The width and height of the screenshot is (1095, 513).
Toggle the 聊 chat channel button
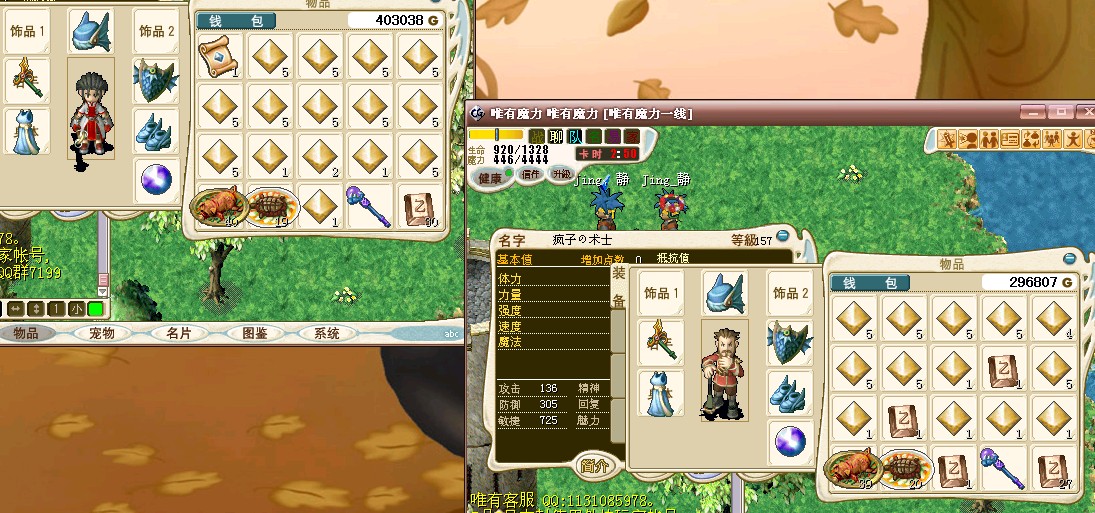coord(556,136)
